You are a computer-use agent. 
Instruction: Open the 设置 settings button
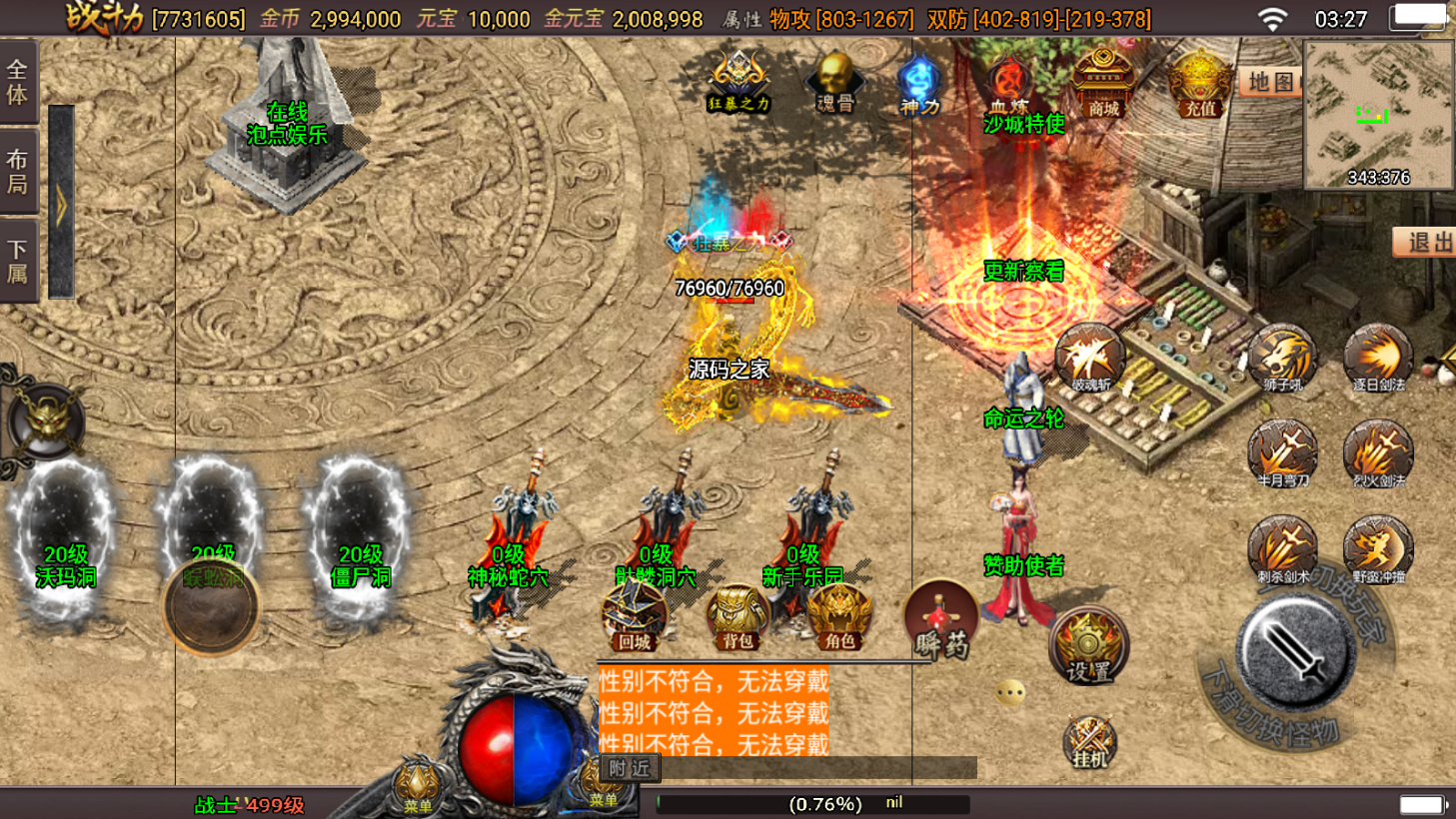coord(1088,646)
